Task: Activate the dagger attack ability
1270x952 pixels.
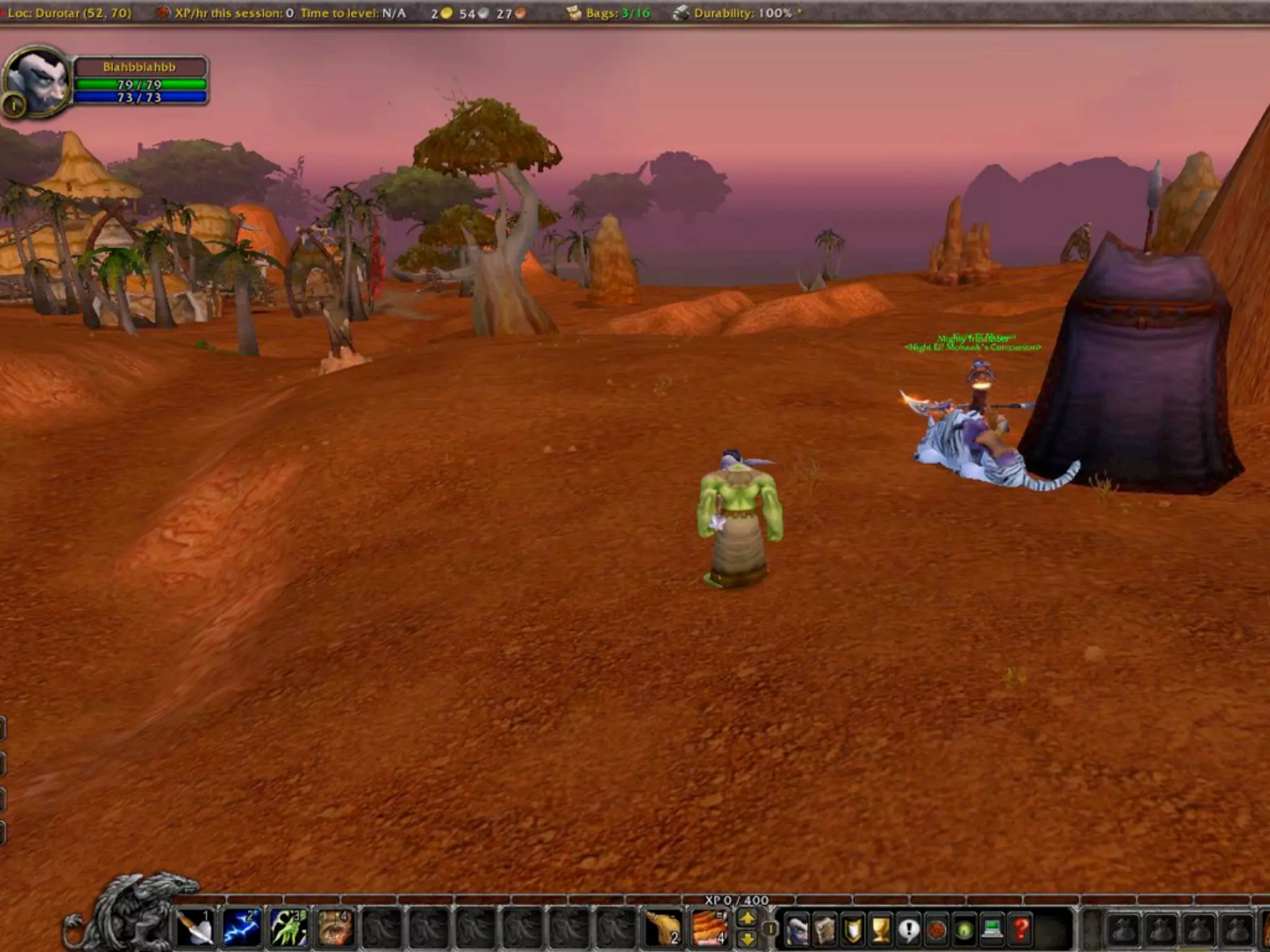Action: [x=195, y=928]
